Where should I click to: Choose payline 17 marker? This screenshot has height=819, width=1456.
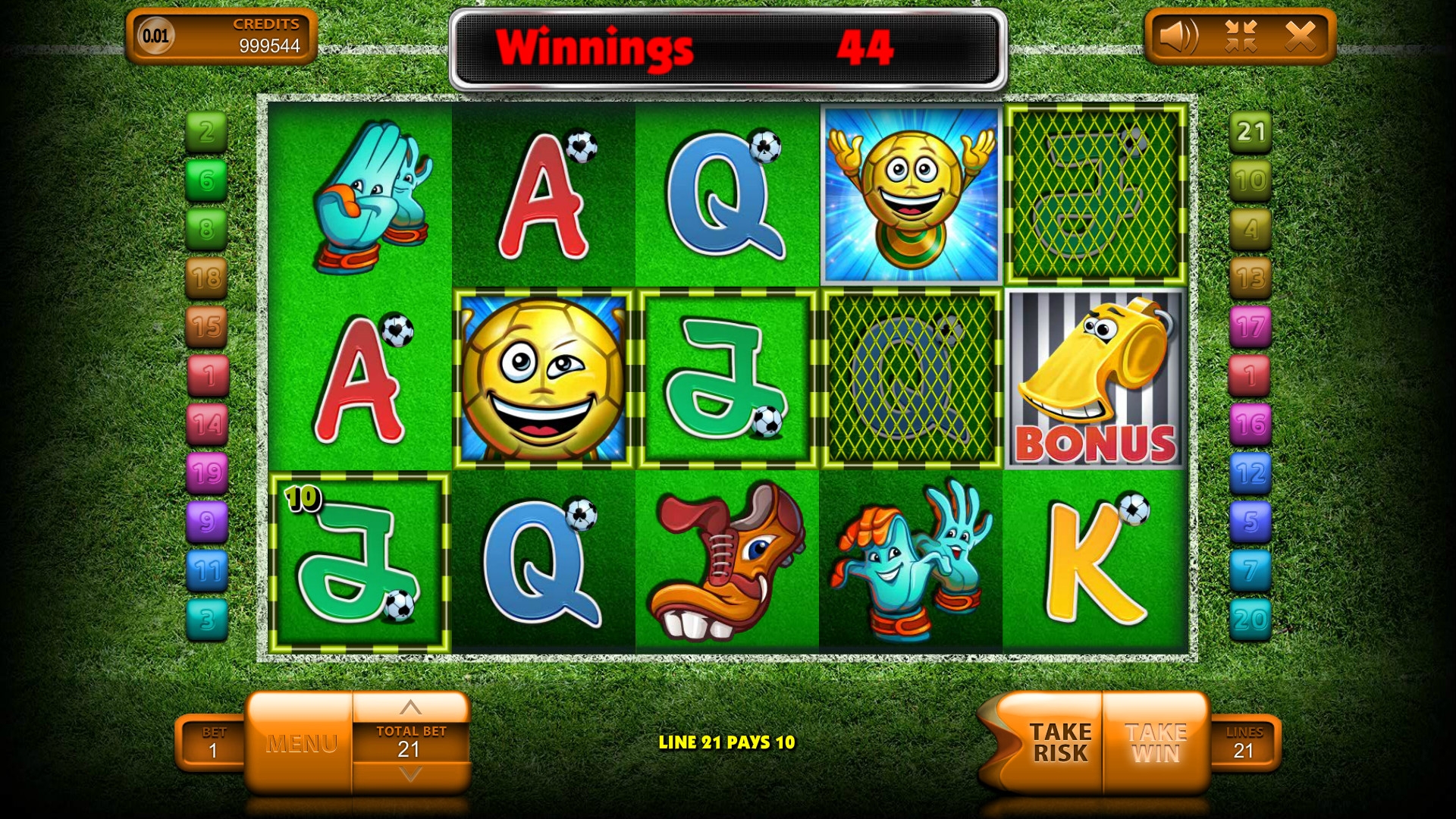1250,327
